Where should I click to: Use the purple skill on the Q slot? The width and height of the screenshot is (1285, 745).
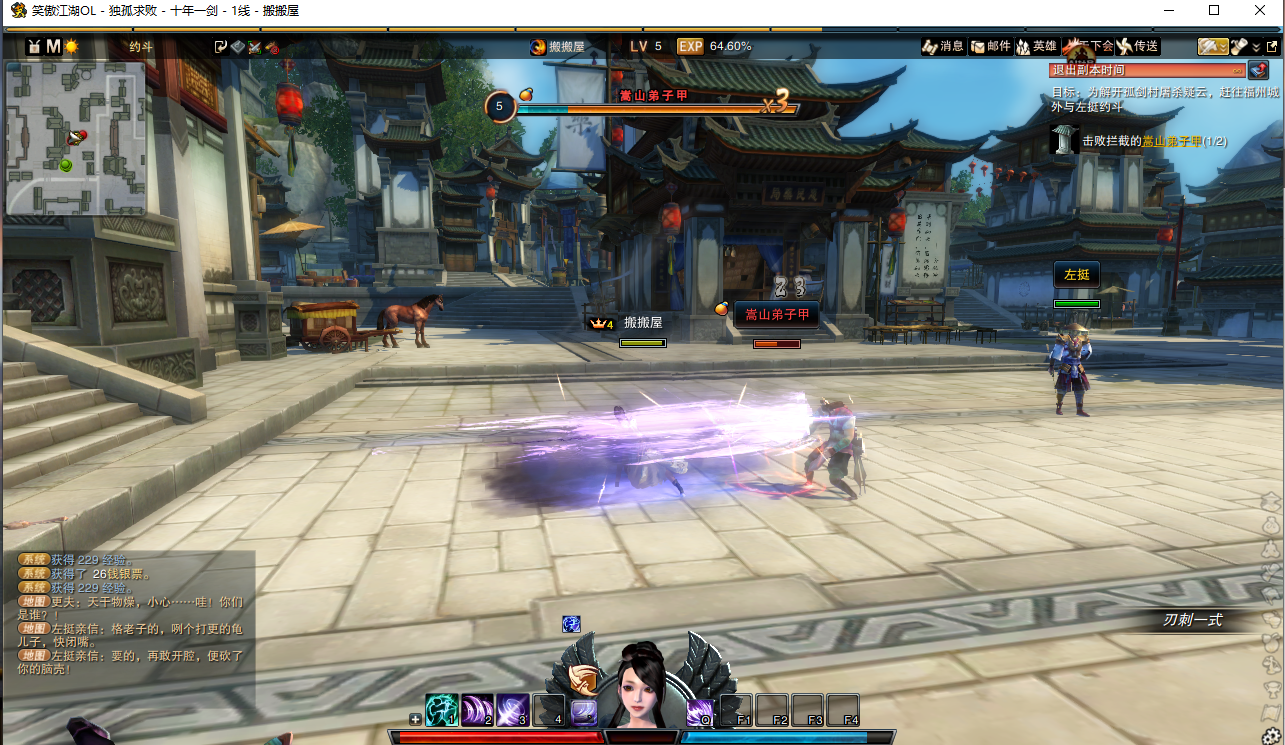tap(700, 712)
